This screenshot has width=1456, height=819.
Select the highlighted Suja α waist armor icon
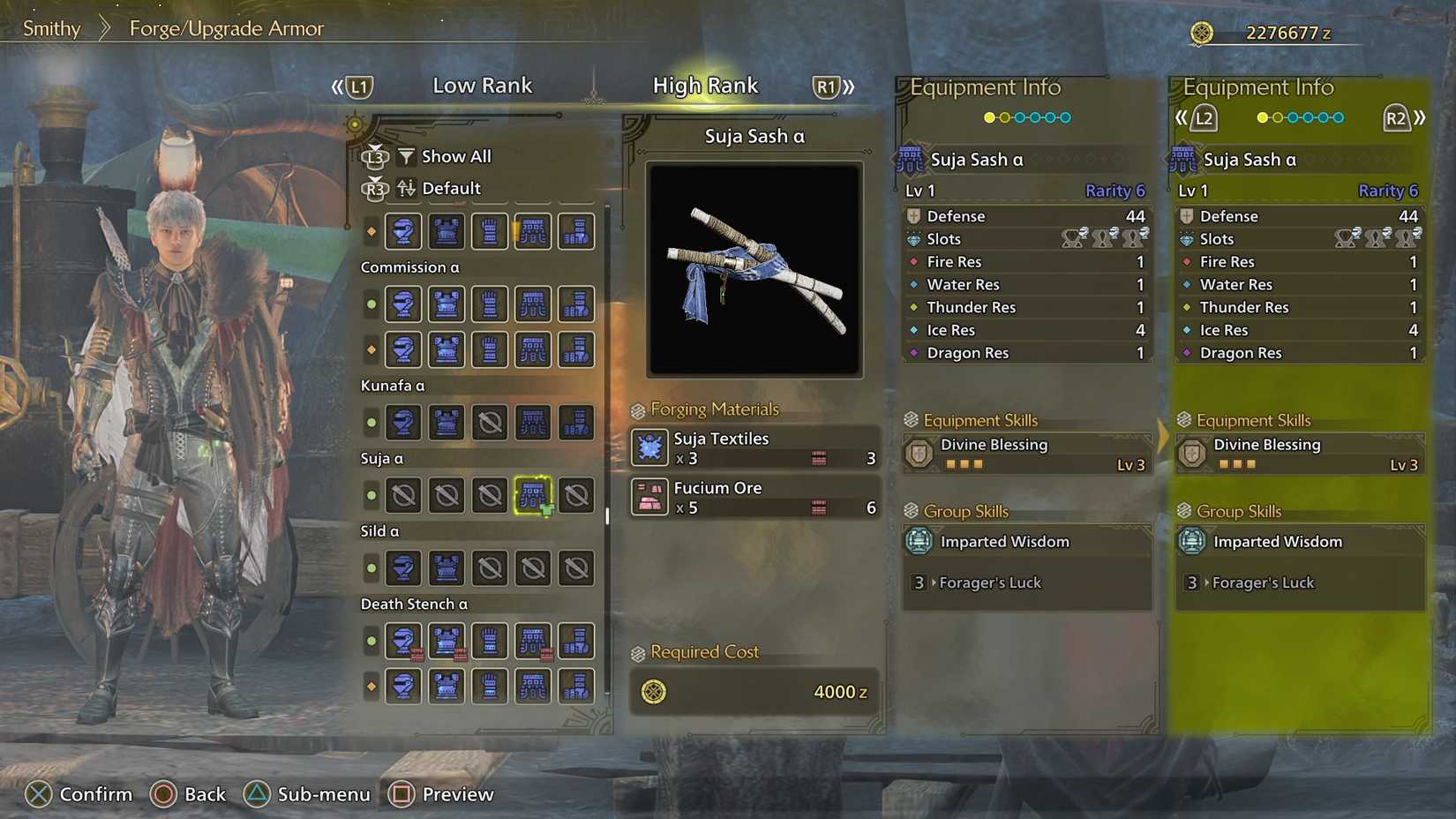click(x=533, y=495)
